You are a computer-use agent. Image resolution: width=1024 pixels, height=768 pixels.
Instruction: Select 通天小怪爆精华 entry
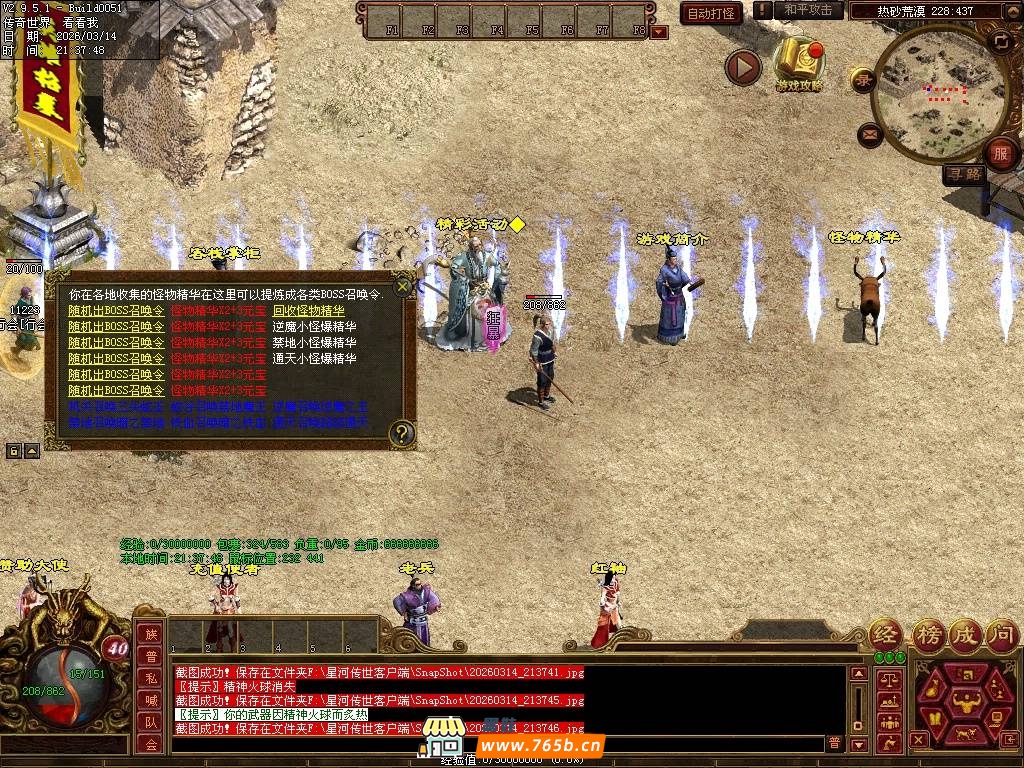click(314, 359)
